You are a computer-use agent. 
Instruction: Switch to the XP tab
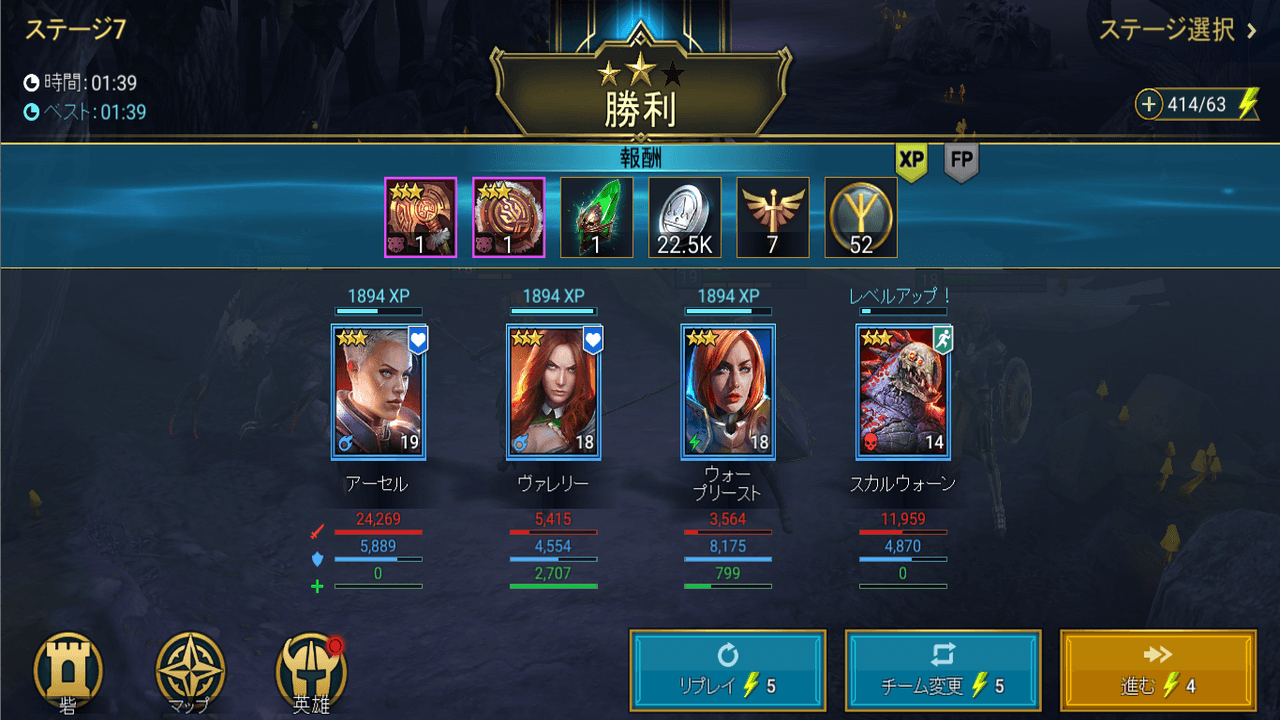pos(912,159)
